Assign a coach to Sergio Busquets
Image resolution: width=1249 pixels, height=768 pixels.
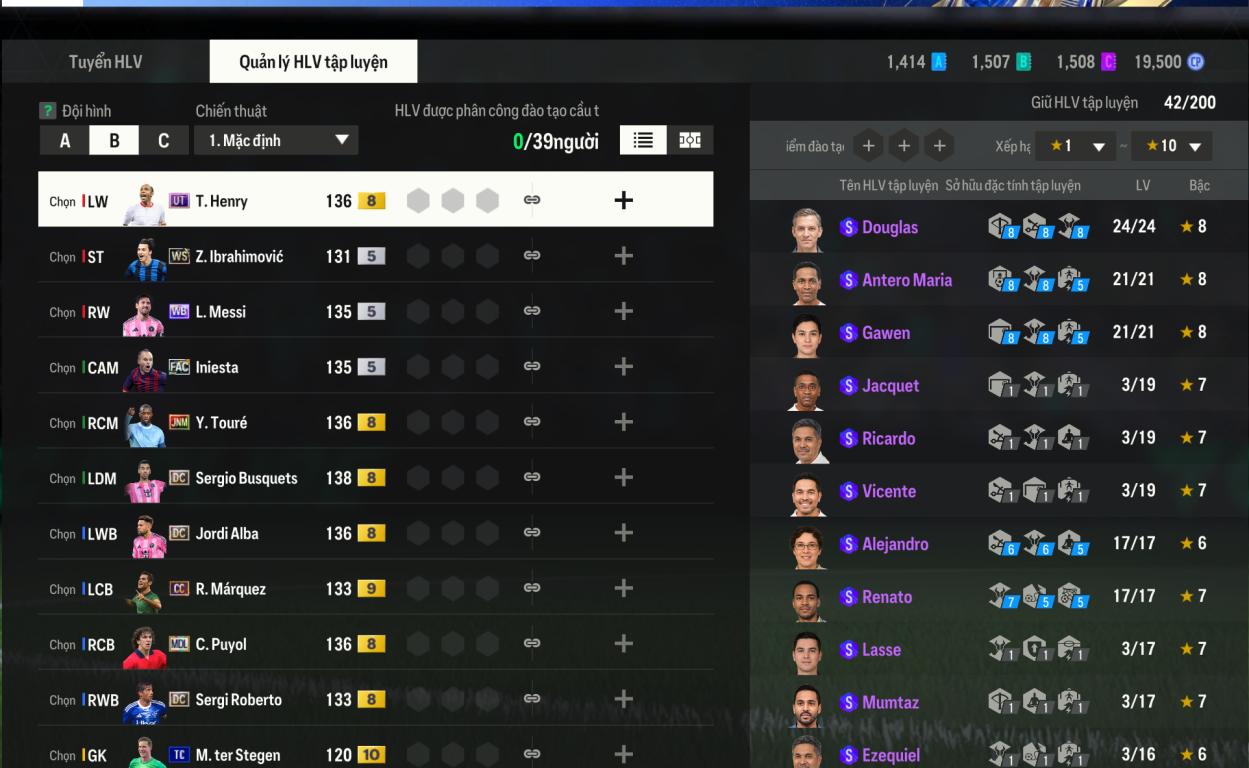tap(623, 478)
